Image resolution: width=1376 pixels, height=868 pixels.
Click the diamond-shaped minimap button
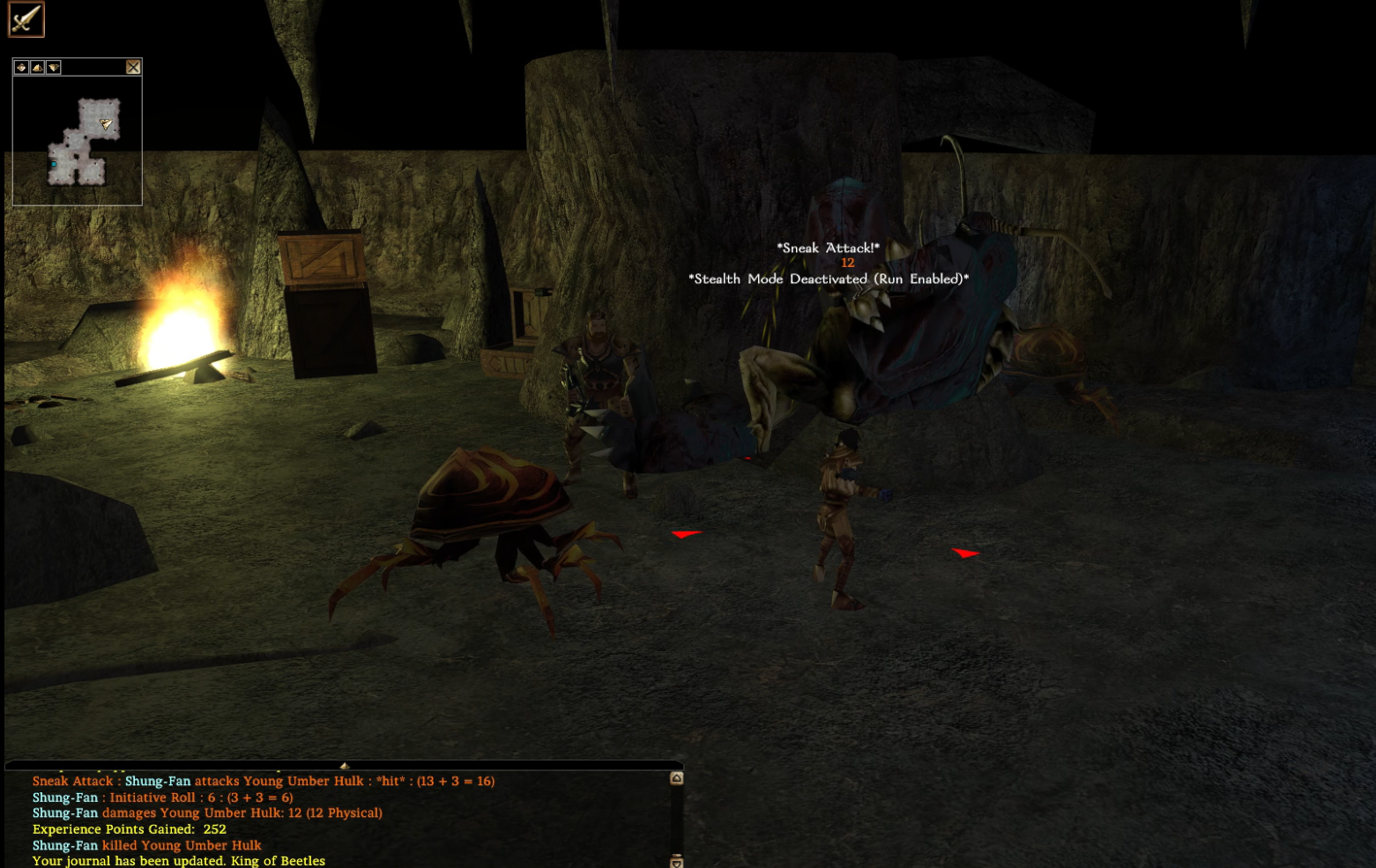point(21,67)
